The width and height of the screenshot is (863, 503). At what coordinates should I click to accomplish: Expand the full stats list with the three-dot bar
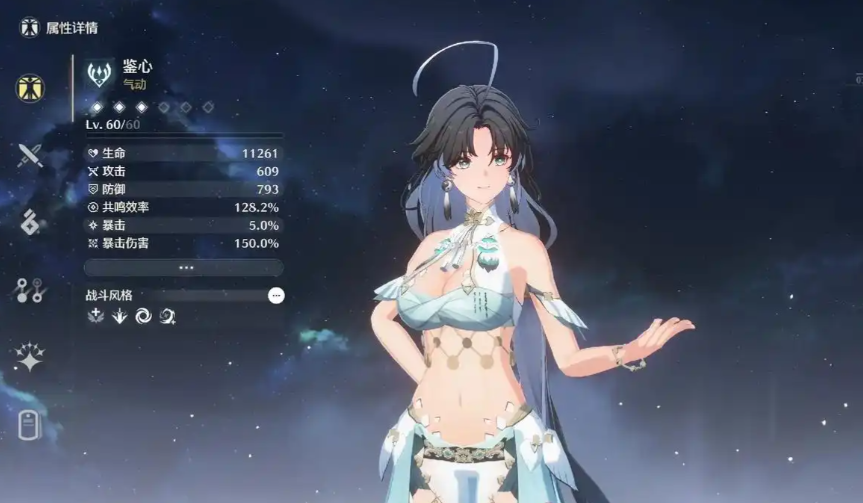click(x=184, y=268)
